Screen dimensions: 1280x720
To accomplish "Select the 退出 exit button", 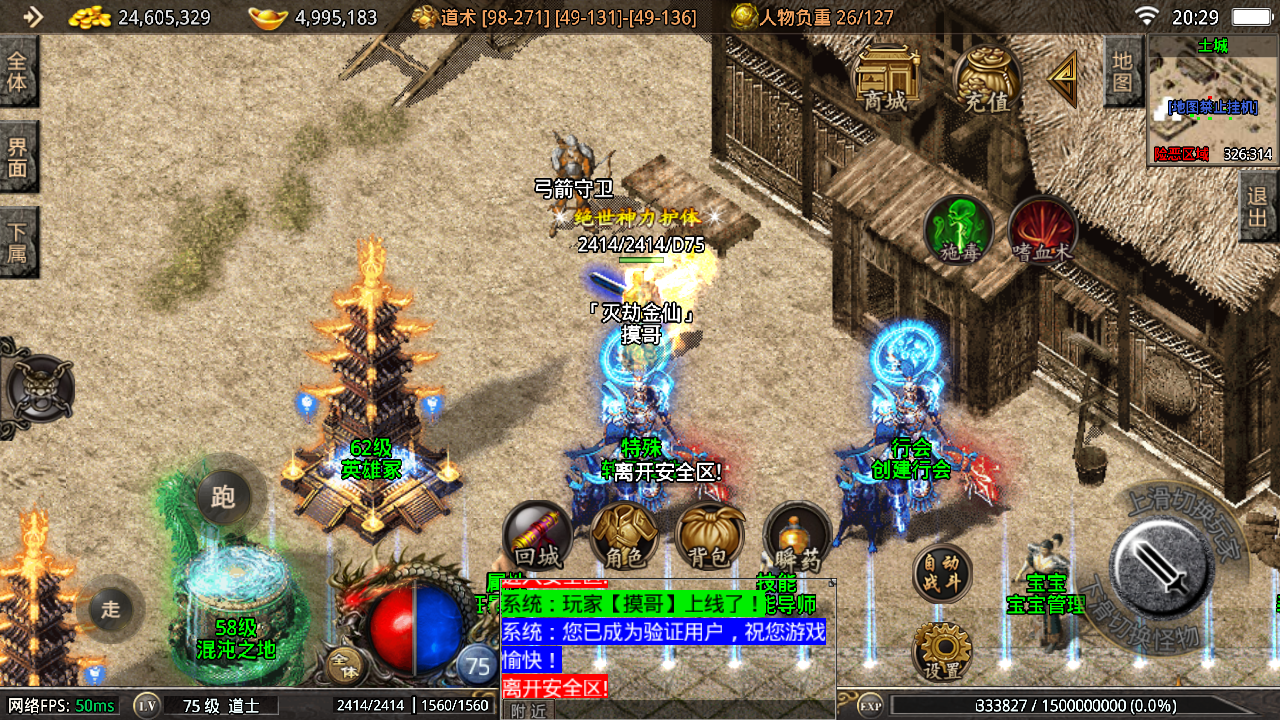I will click(x=1258, y=206).
